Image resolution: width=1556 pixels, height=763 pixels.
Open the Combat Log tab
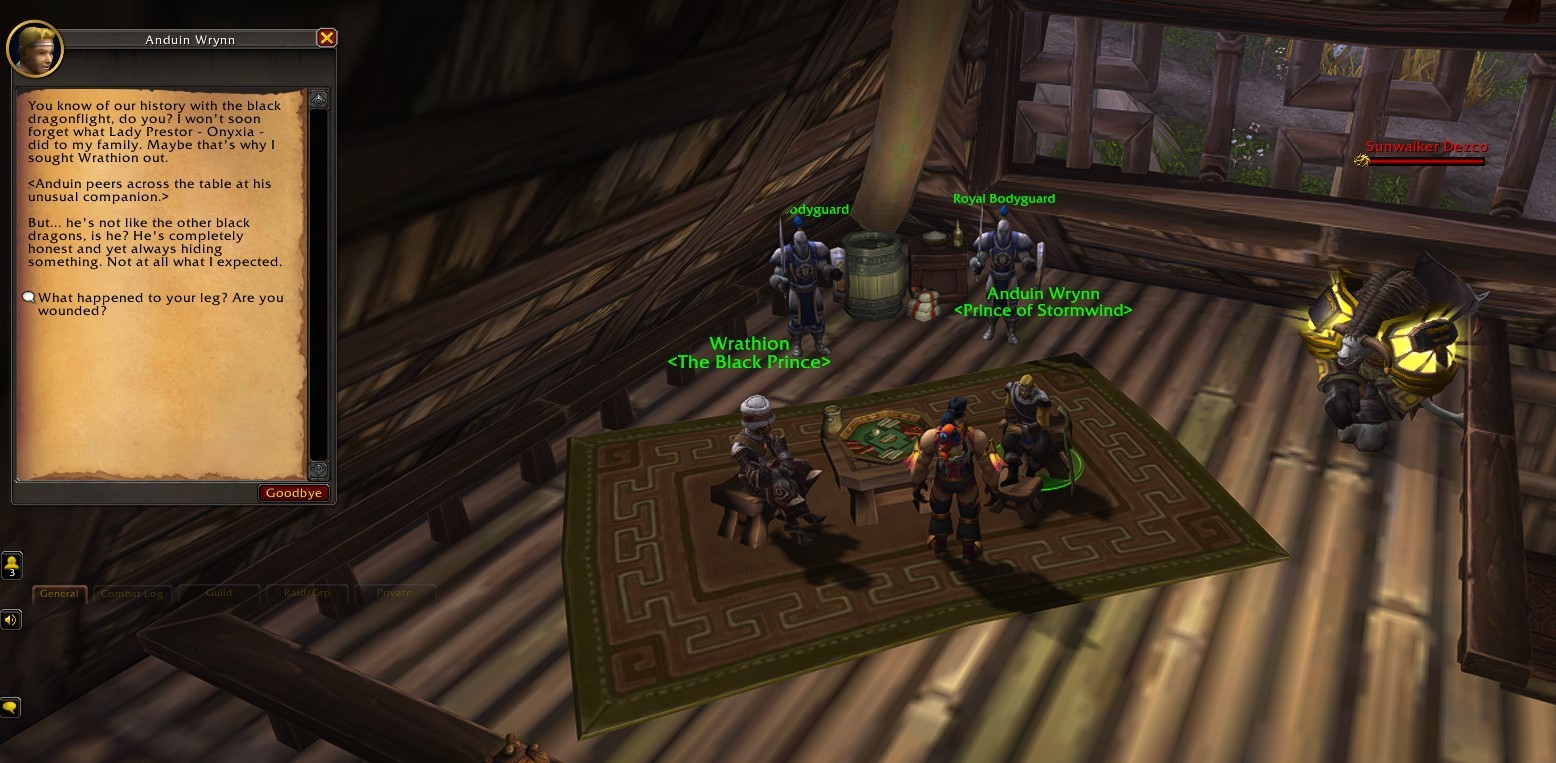point(131,593)
